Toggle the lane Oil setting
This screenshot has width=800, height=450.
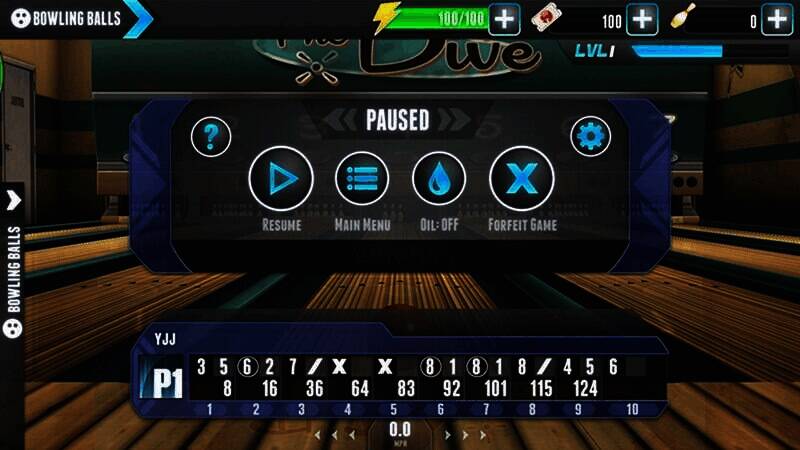(x=439, y=179)
